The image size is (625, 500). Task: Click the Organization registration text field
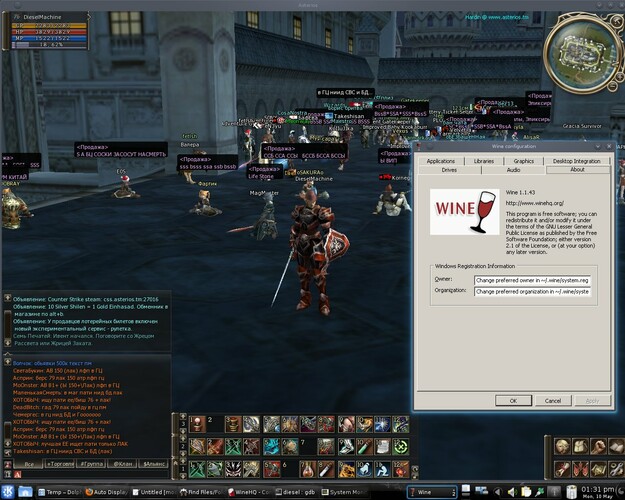tap(532, 292)
